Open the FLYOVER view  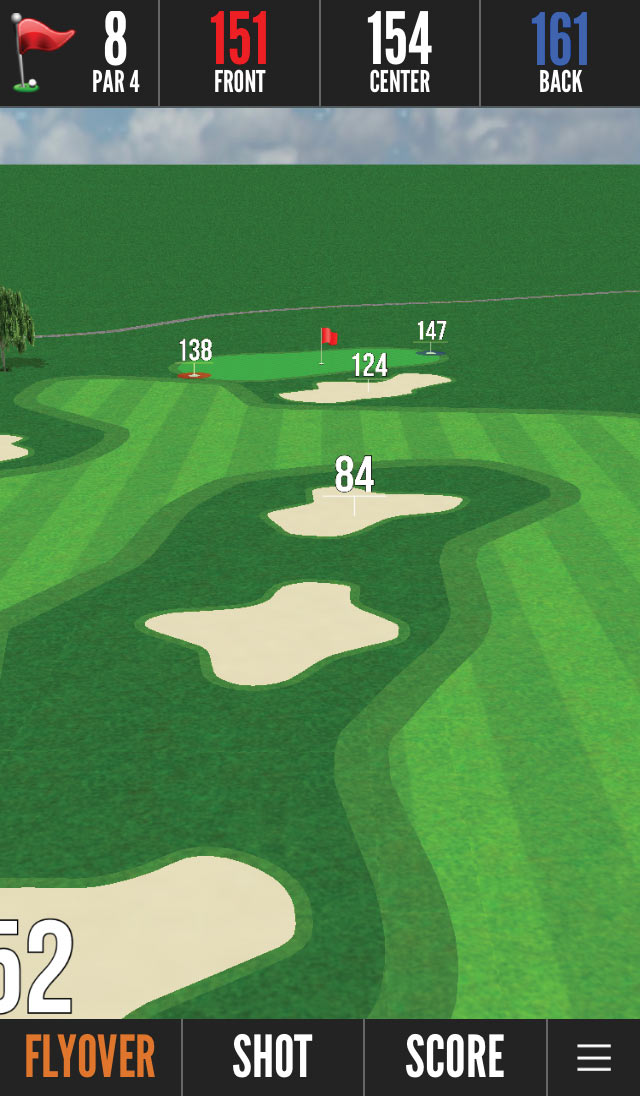click(x=90, y=1057)
